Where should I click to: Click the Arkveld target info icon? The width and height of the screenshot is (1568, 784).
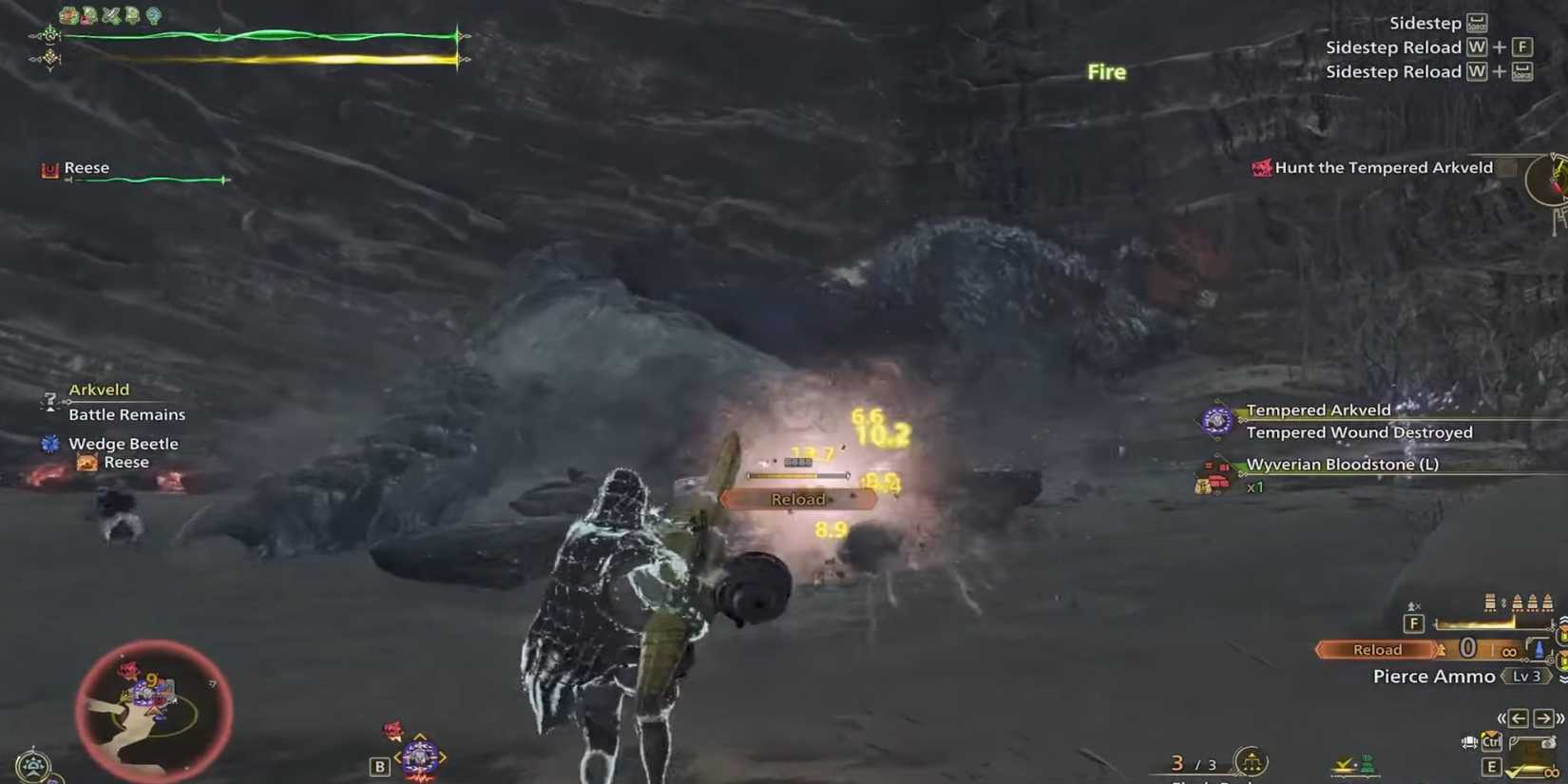coord(49,401)
